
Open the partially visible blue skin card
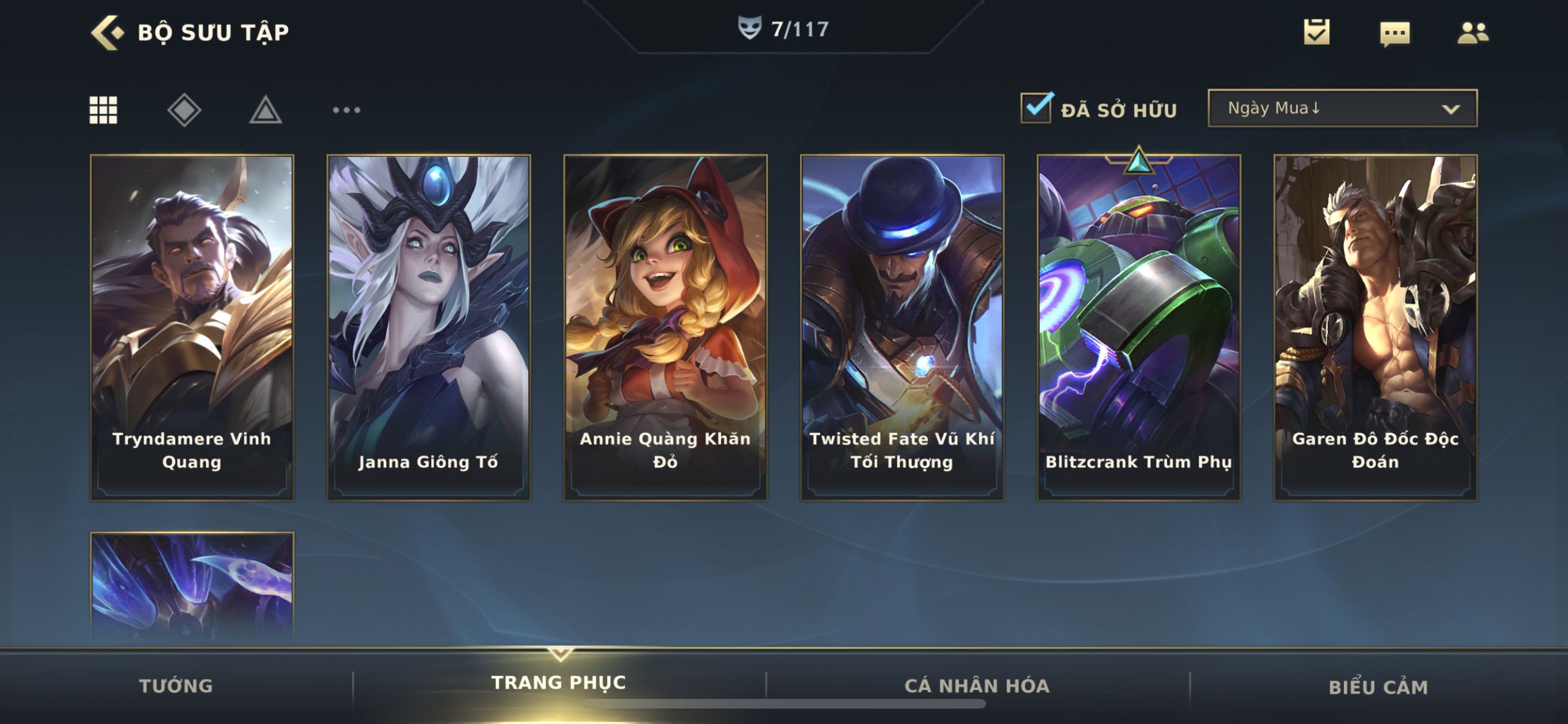192,586
